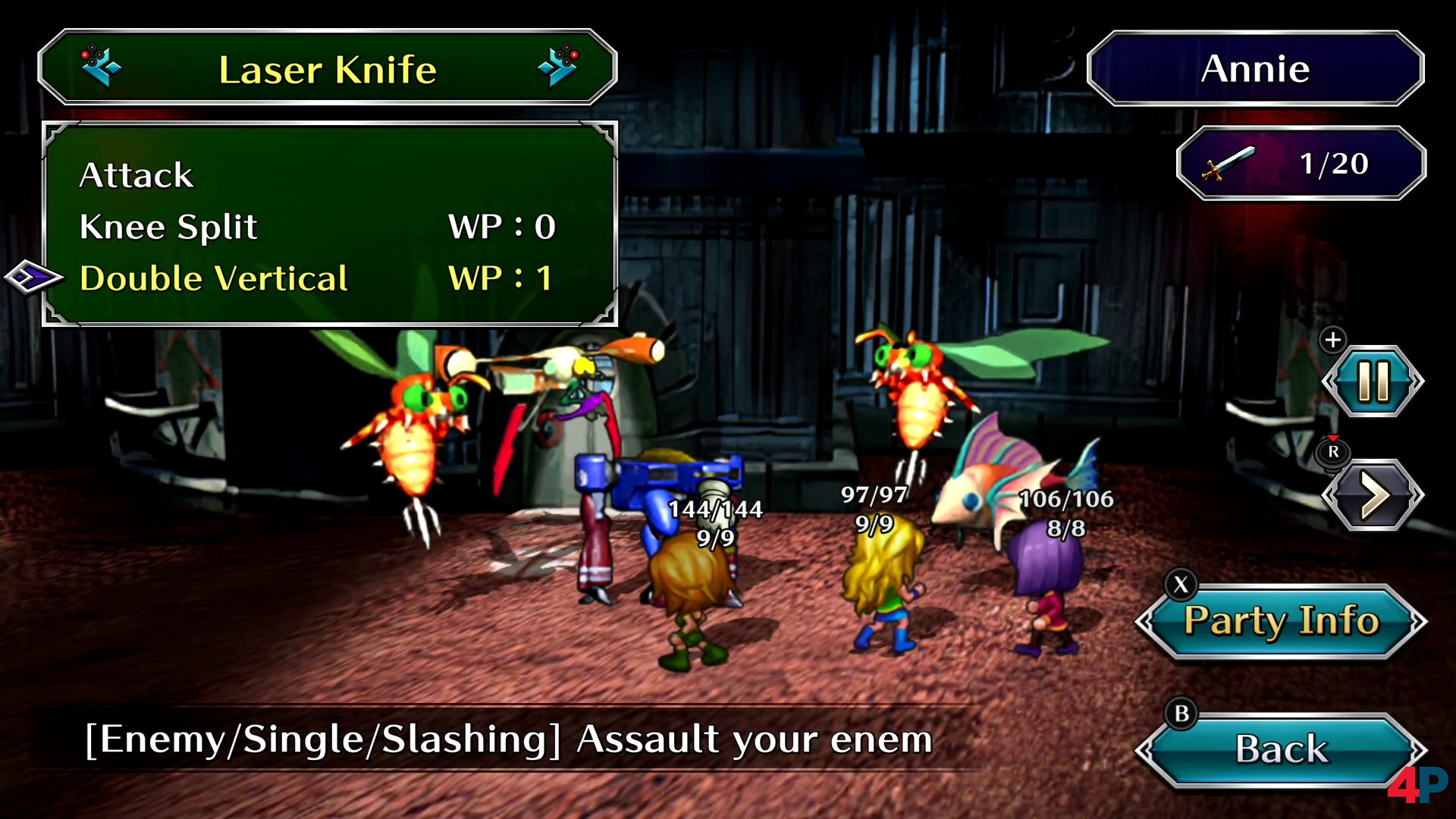Image resolution: width=1456 pixels, height=819 pixels.
Task: Choose the Knee Split technique
Action: pyautogui.click(x=168, y=227)
